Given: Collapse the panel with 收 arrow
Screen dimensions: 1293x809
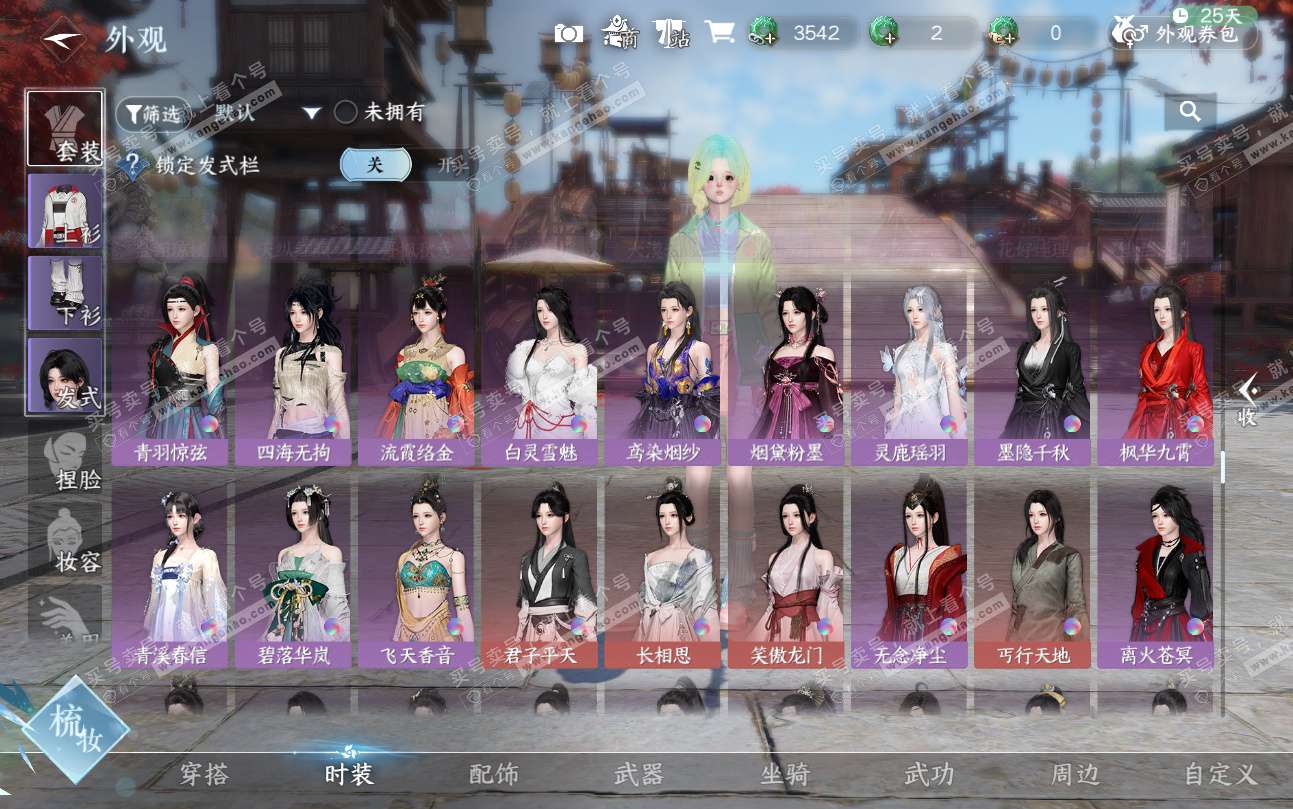Looking at the screenshot, I should [1247, 401].
